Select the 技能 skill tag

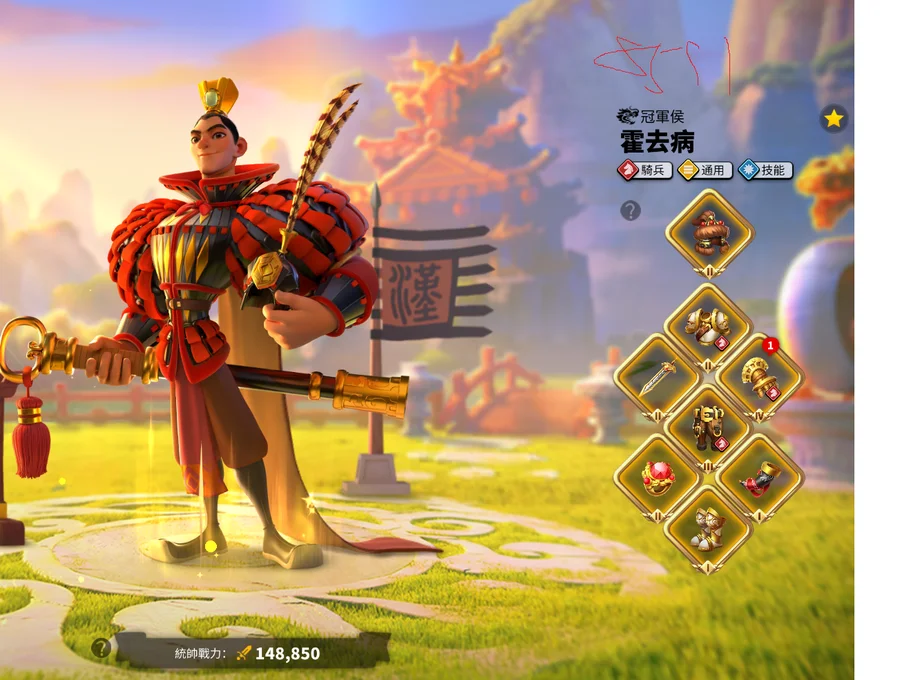[765, 170]
